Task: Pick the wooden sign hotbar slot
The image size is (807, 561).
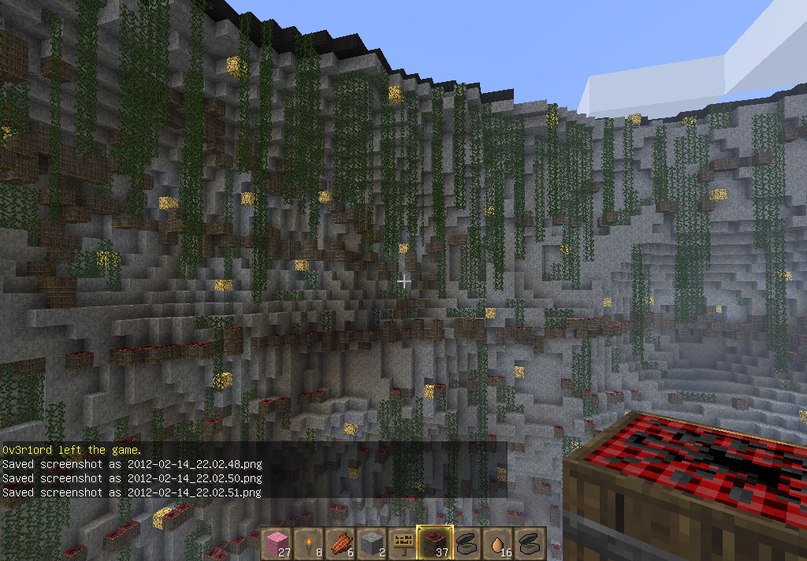Action: 402,543
